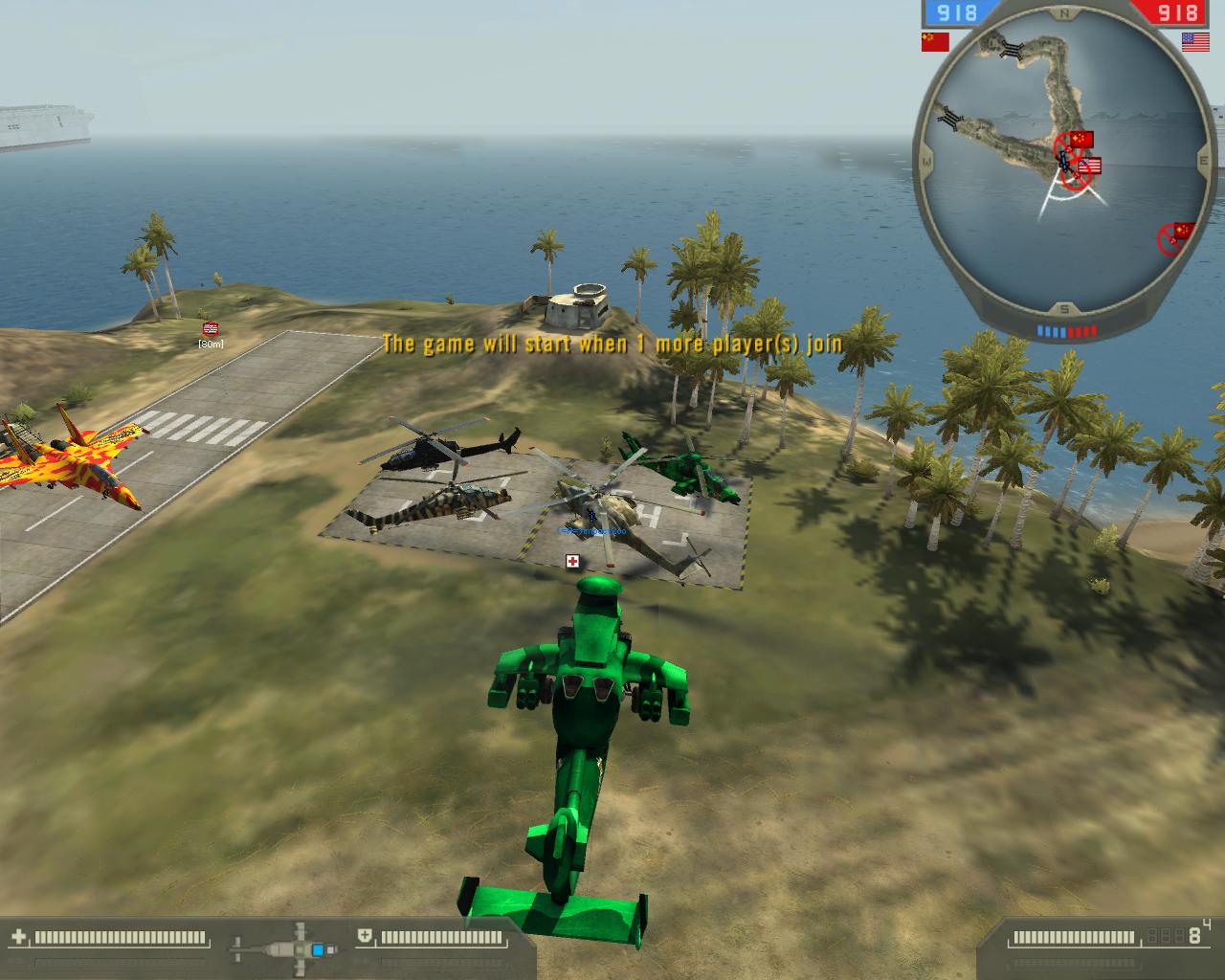Select the Chinese team flag beside the blue score
Viewport: 1225px width, 980px height.
(934, 41)
